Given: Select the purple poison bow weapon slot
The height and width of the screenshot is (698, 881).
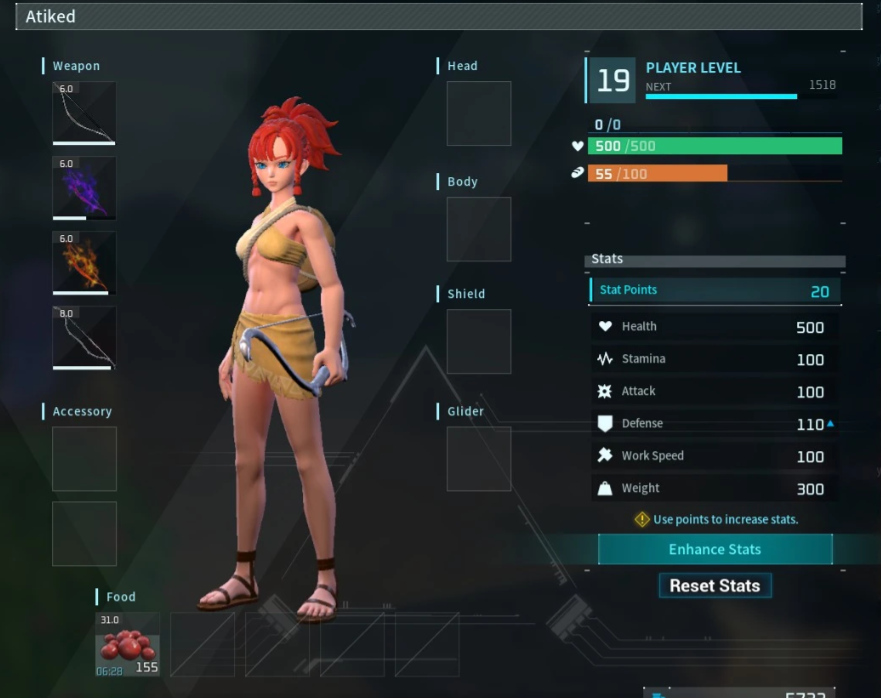Looking at the screenshot, I should (84, 187).
